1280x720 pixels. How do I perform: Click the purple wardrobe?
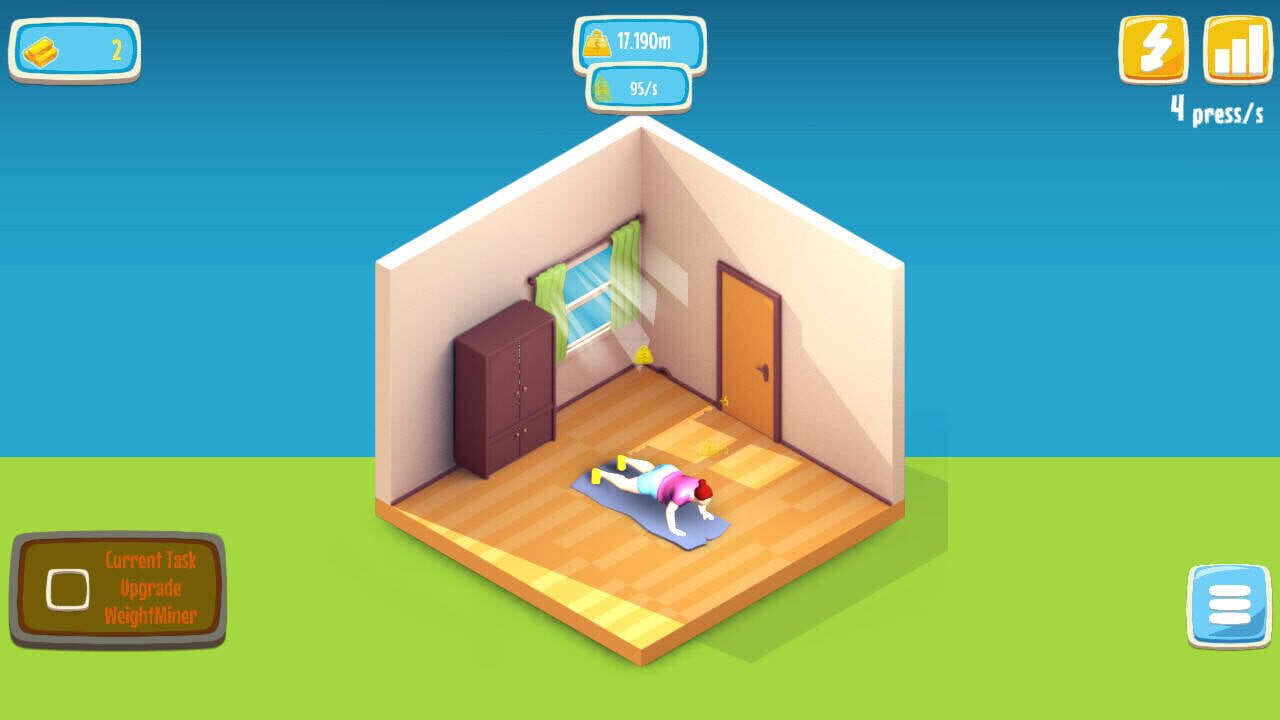(505, 385)
